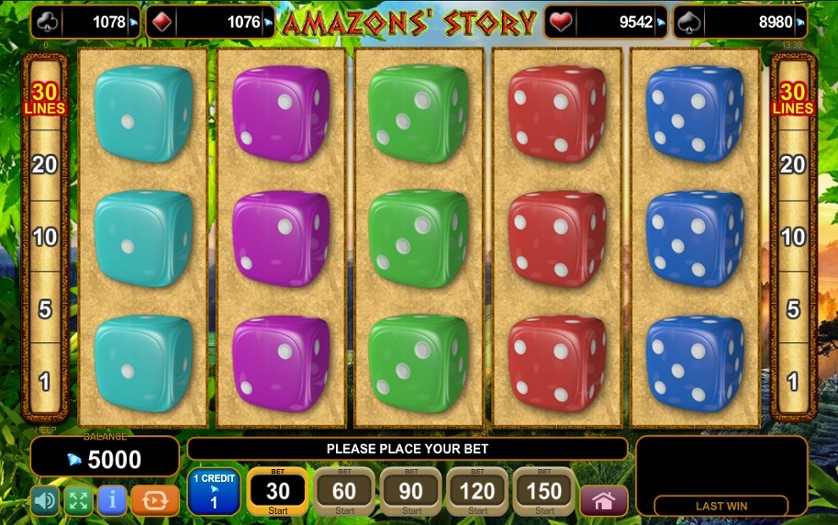The height and width of the screenshot is (525, 838).
Task: Start a spin with bet 60
Action: [344, 491]
